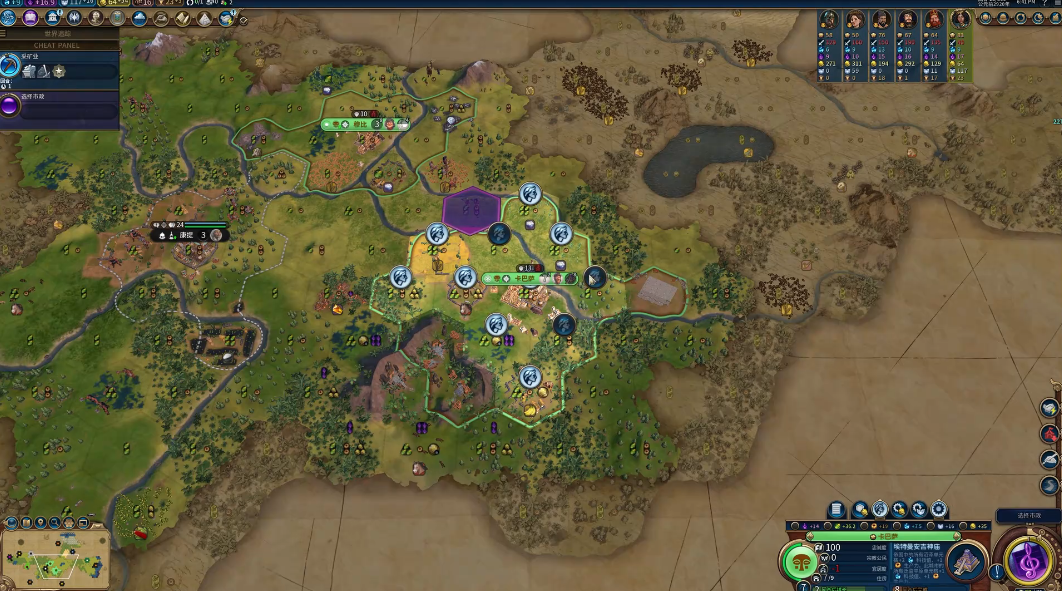Select the mining research pickaxe icon

10,66
